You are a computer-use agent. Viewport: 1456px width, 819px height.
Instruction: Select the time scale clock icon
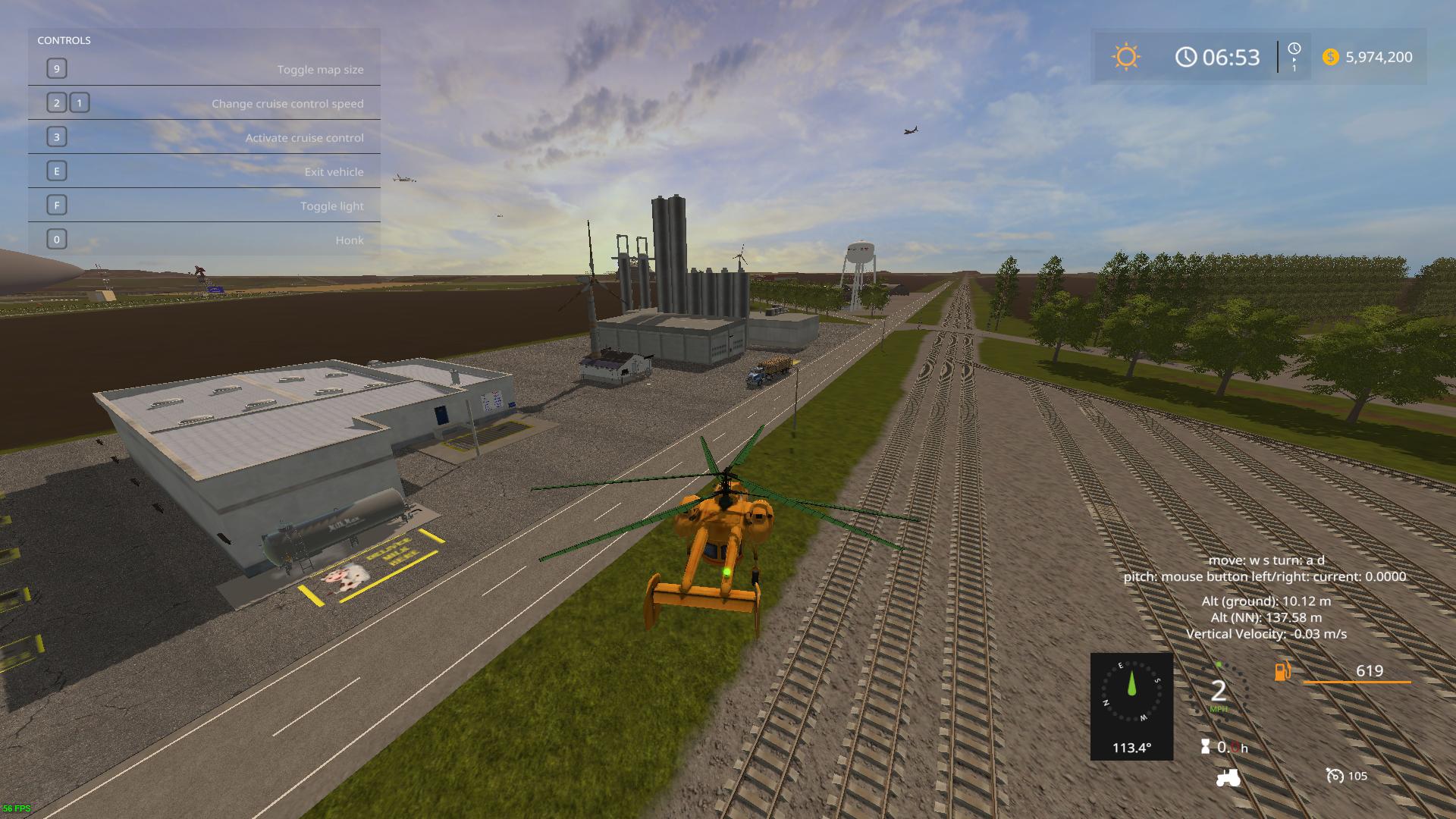[x=1294, y=49]
